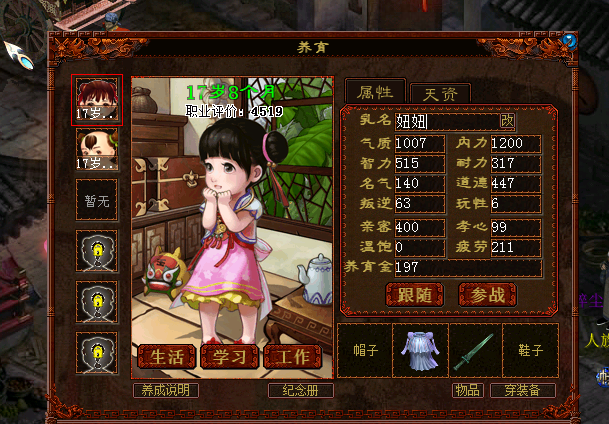Select the 学习 button
The image size is (609, 424).
click(x=229, y=357)
